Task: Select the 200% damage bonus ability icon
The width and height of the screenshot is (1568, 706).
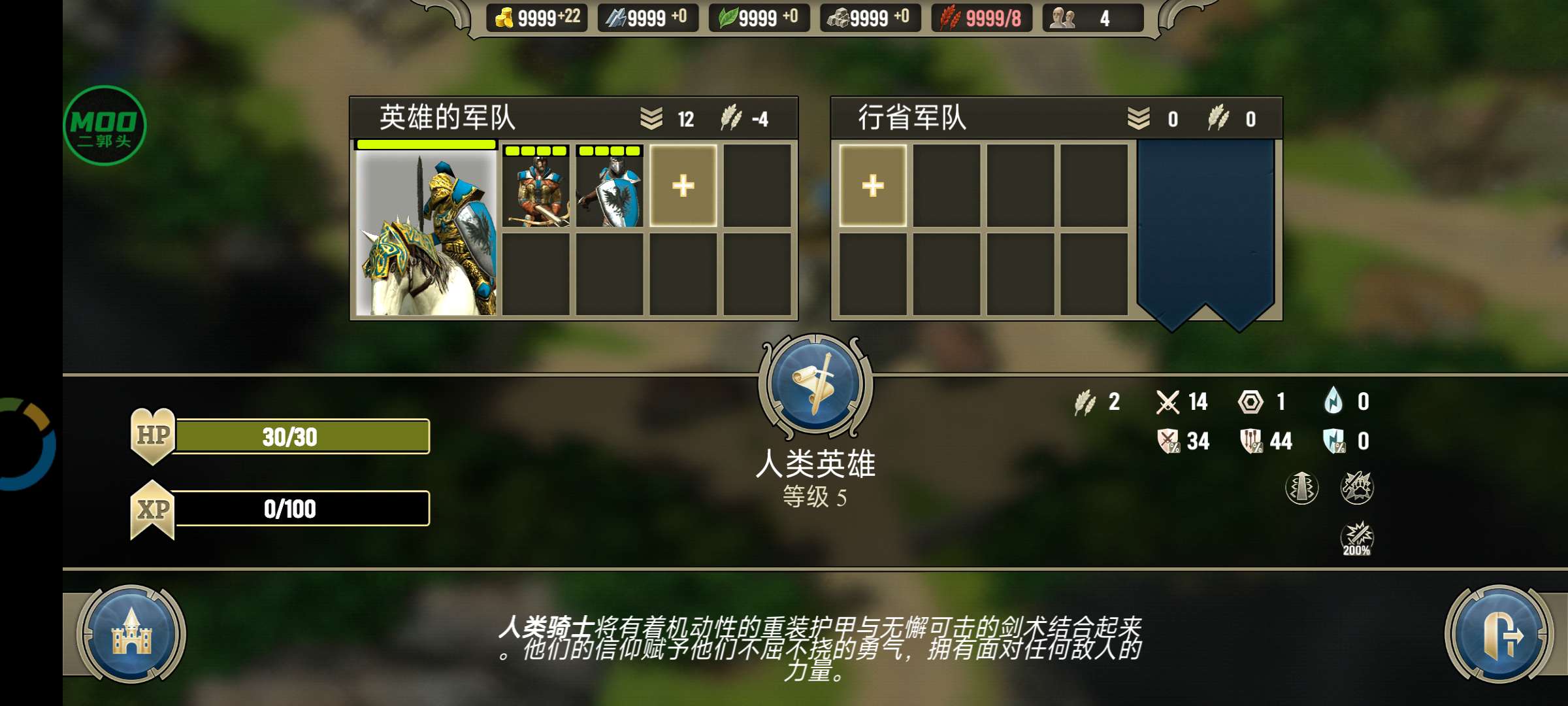Action: click(x=1356, y=539)
